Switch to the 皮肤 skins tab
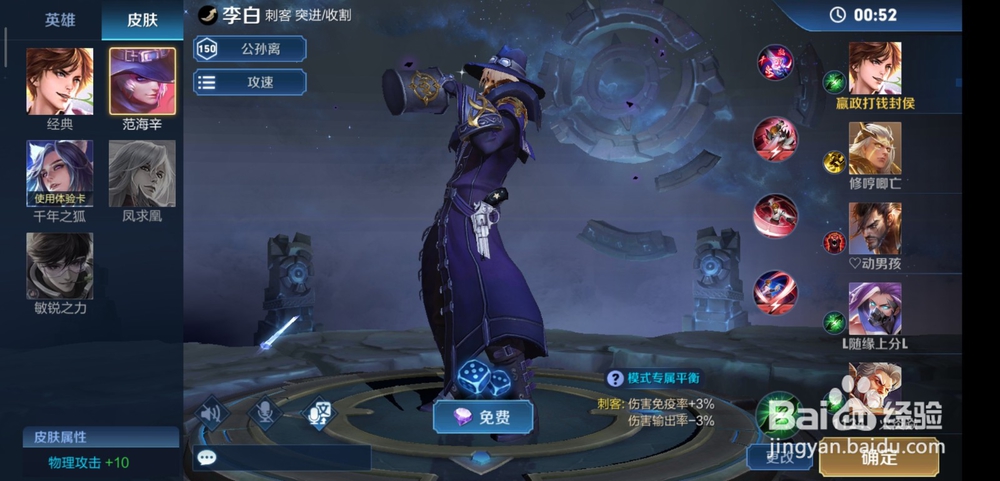Image resolution: width=1000 pixels, height=481 pixels. pyautogui.click(x=142, y=20)
